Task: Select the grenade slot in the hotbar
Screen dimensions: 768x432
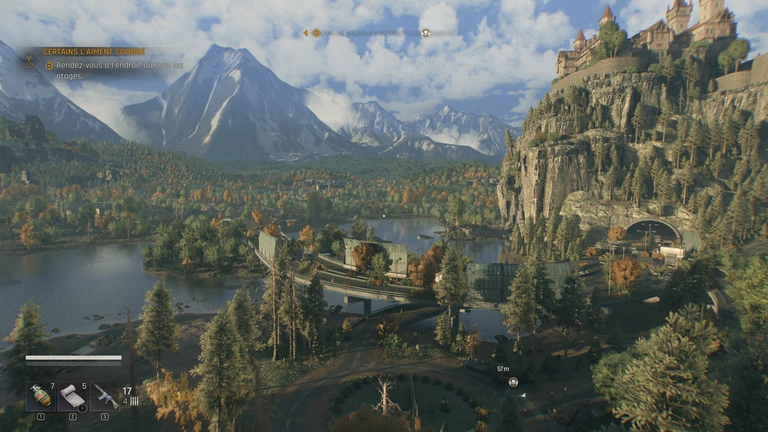Action: (x=41, y=396)
